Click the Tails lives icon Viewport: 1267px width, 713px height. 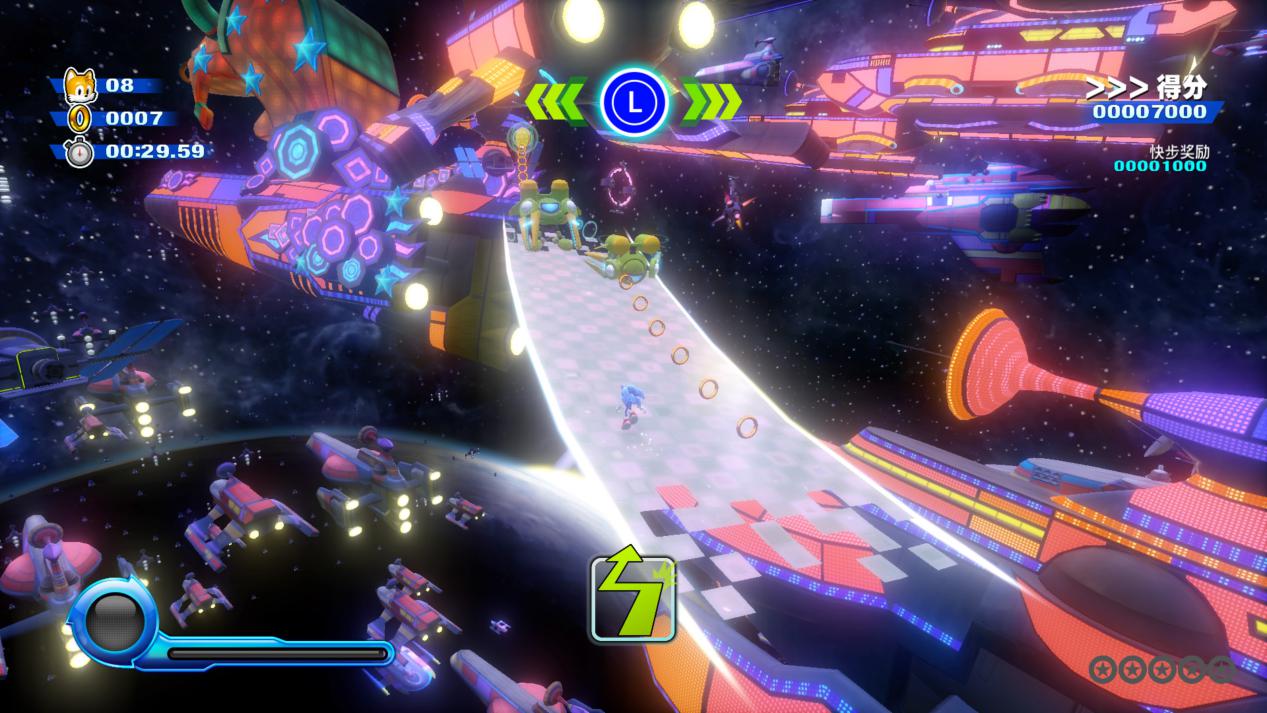pyautogui.click(x=78, y=84)
